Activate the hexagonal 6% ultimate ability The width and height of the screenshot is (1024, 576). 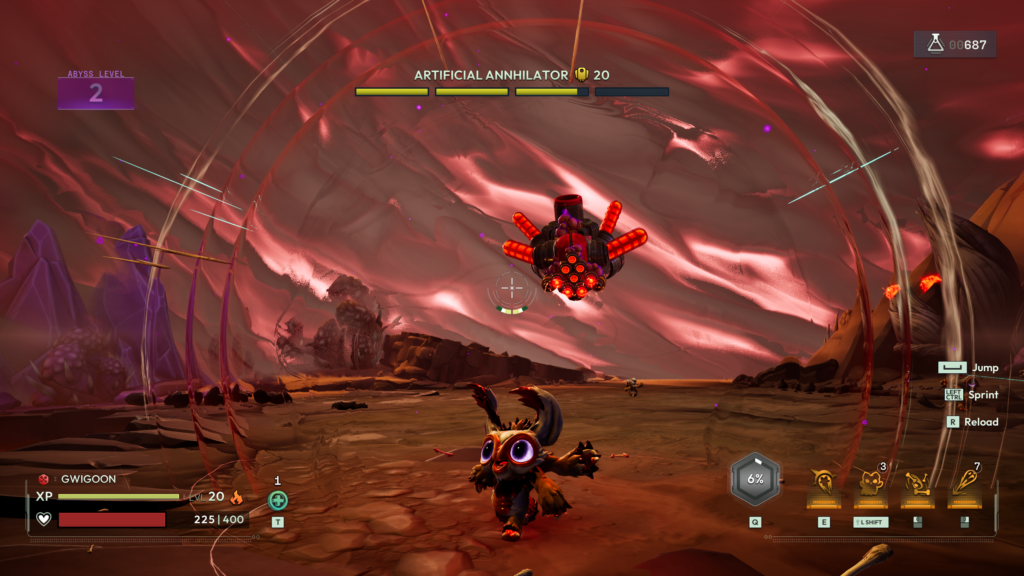[x=755, y=478]
